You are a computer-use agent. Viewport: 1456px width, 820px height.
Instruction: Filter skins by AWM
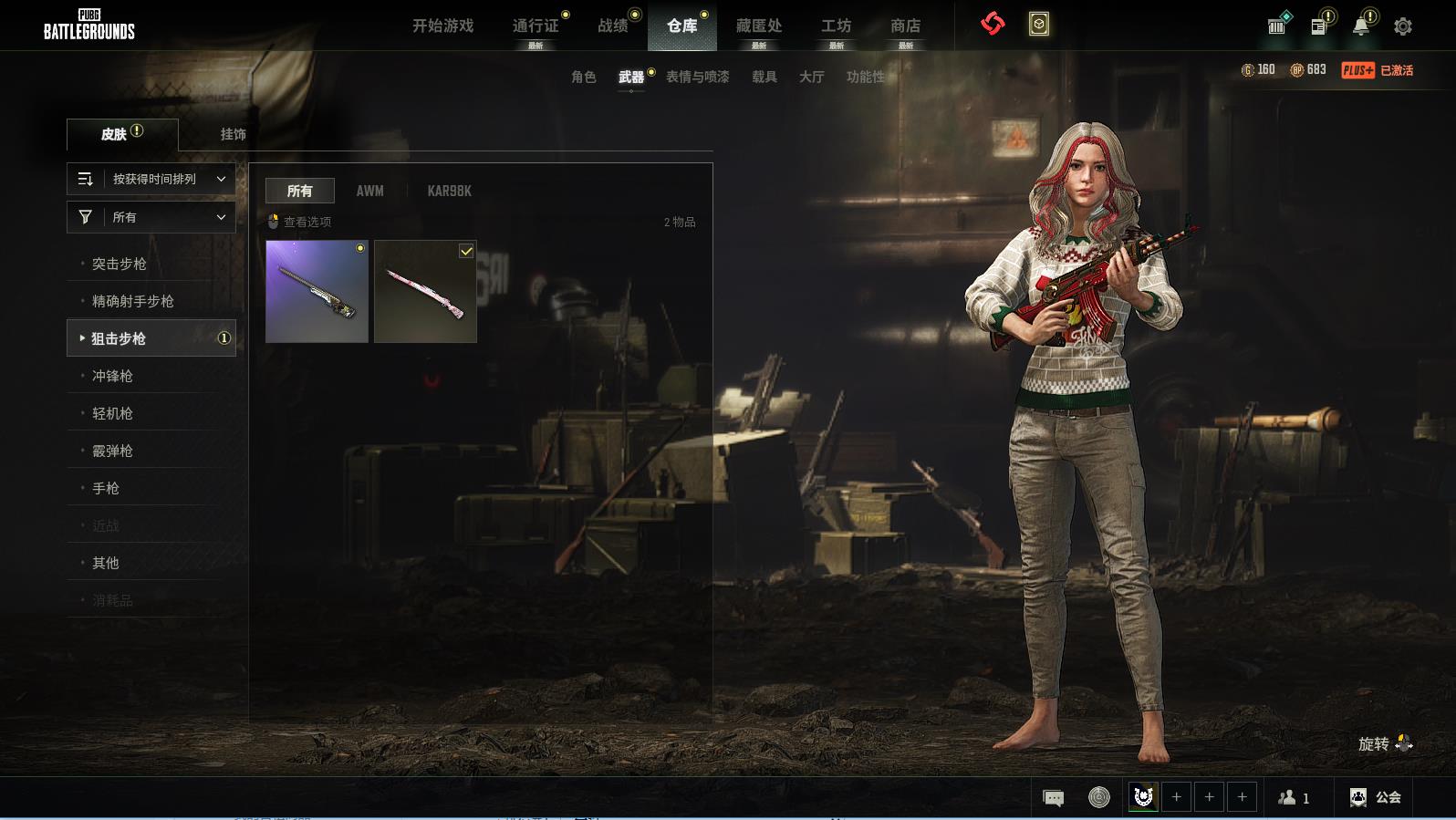pyautogui.click(x=369, y=191)
